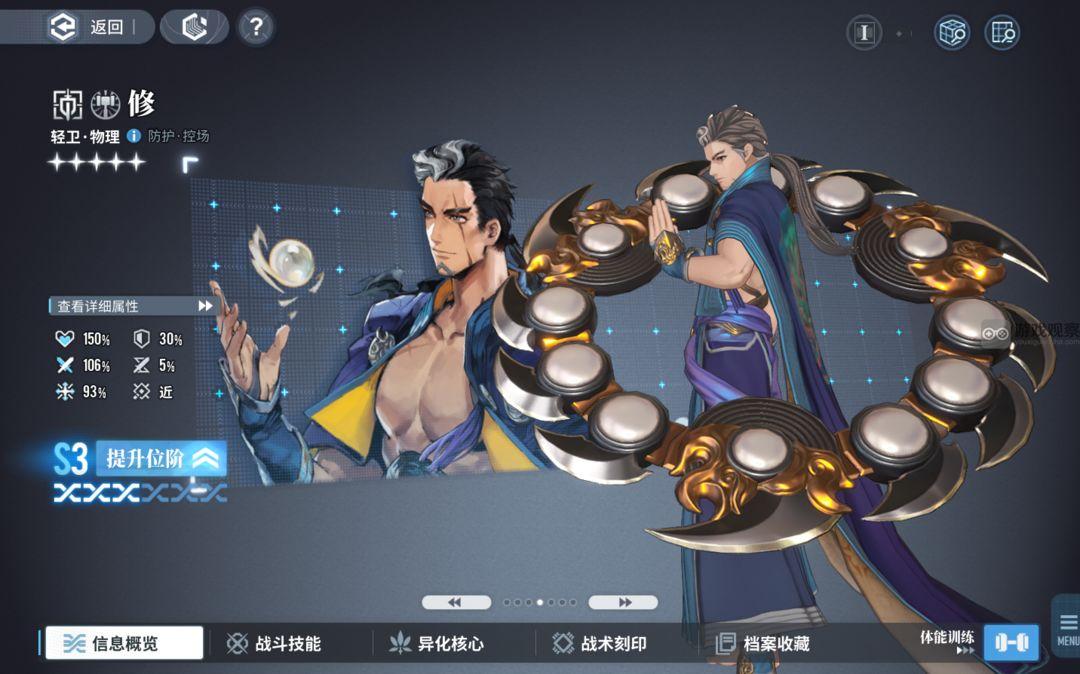Open 查看详细属性 detailed stats
Image resolution: width=1080 pixels, height=674 pixels.
(x=132, y=306)
